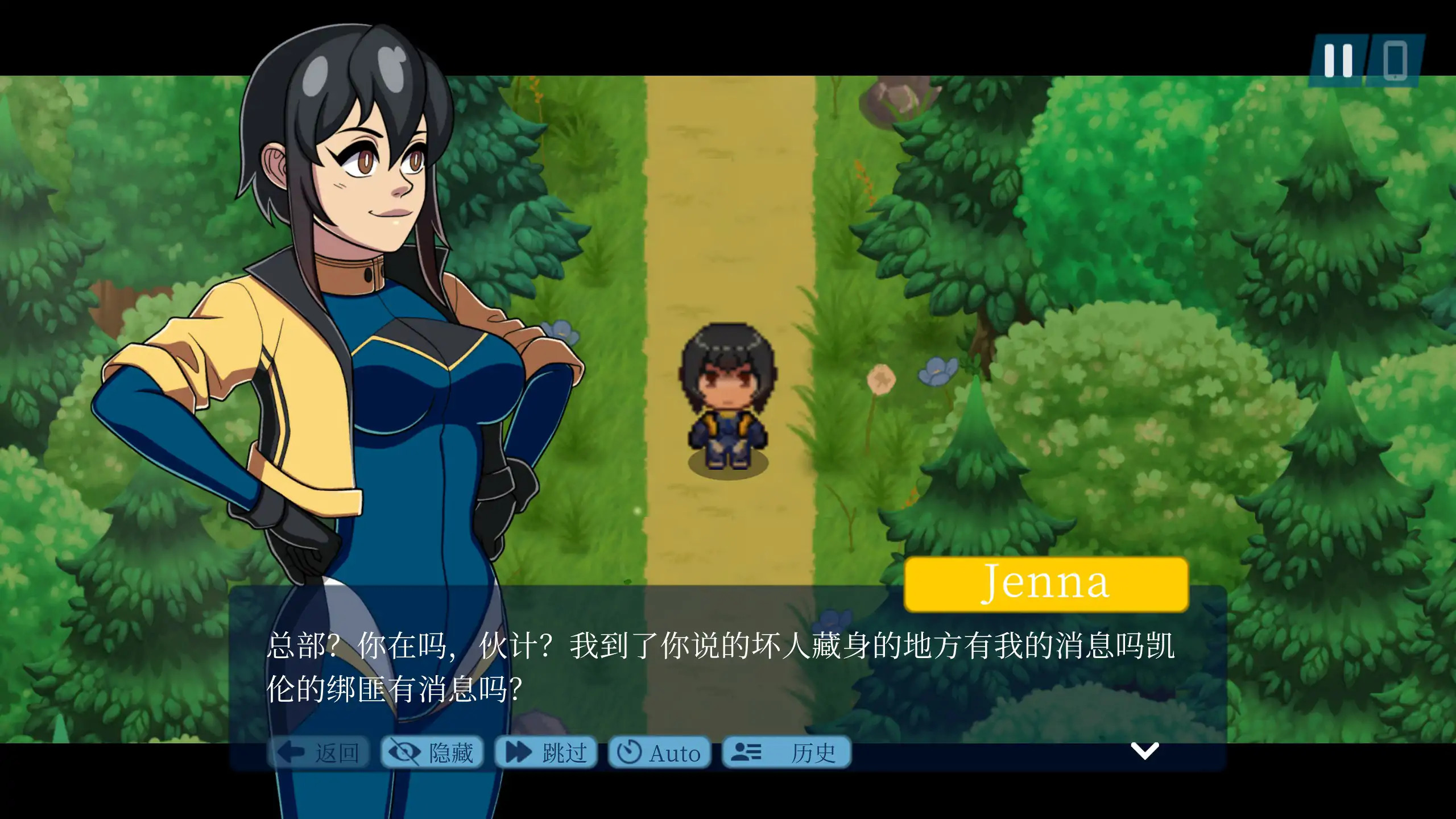Click the down chevron to advance dialogue
The image size is (1456, 819).
pos(1145,751)
